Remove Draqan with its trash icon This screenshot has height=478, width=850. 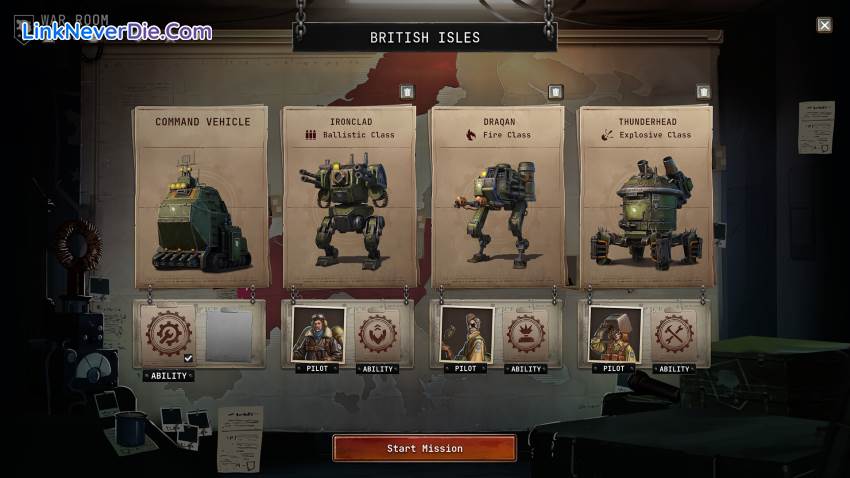point(555,92)
